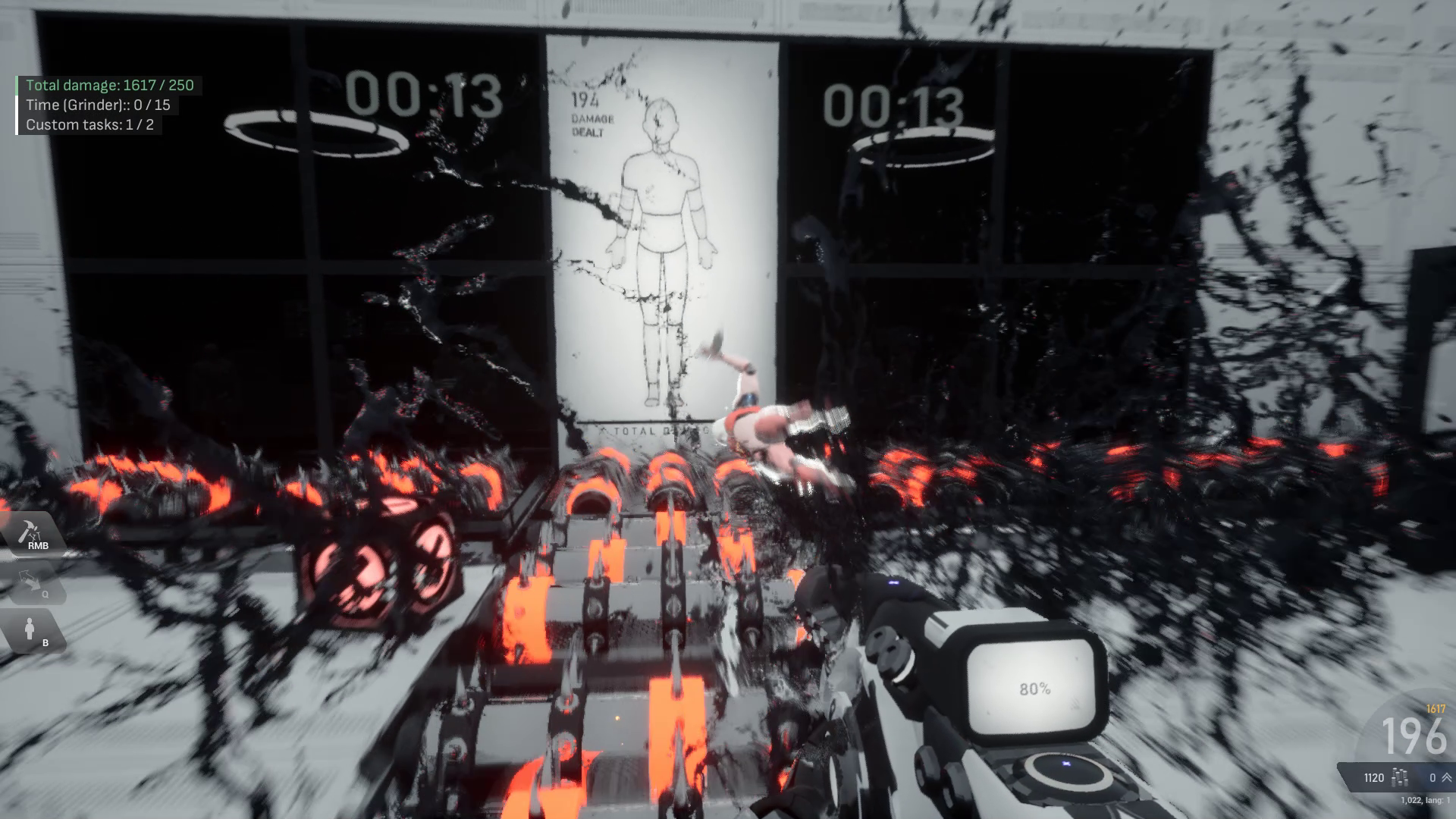Toggle the Time (Grinder) objective entry
The width and height of the screenshot is (1456, 819).
[100, 105]
